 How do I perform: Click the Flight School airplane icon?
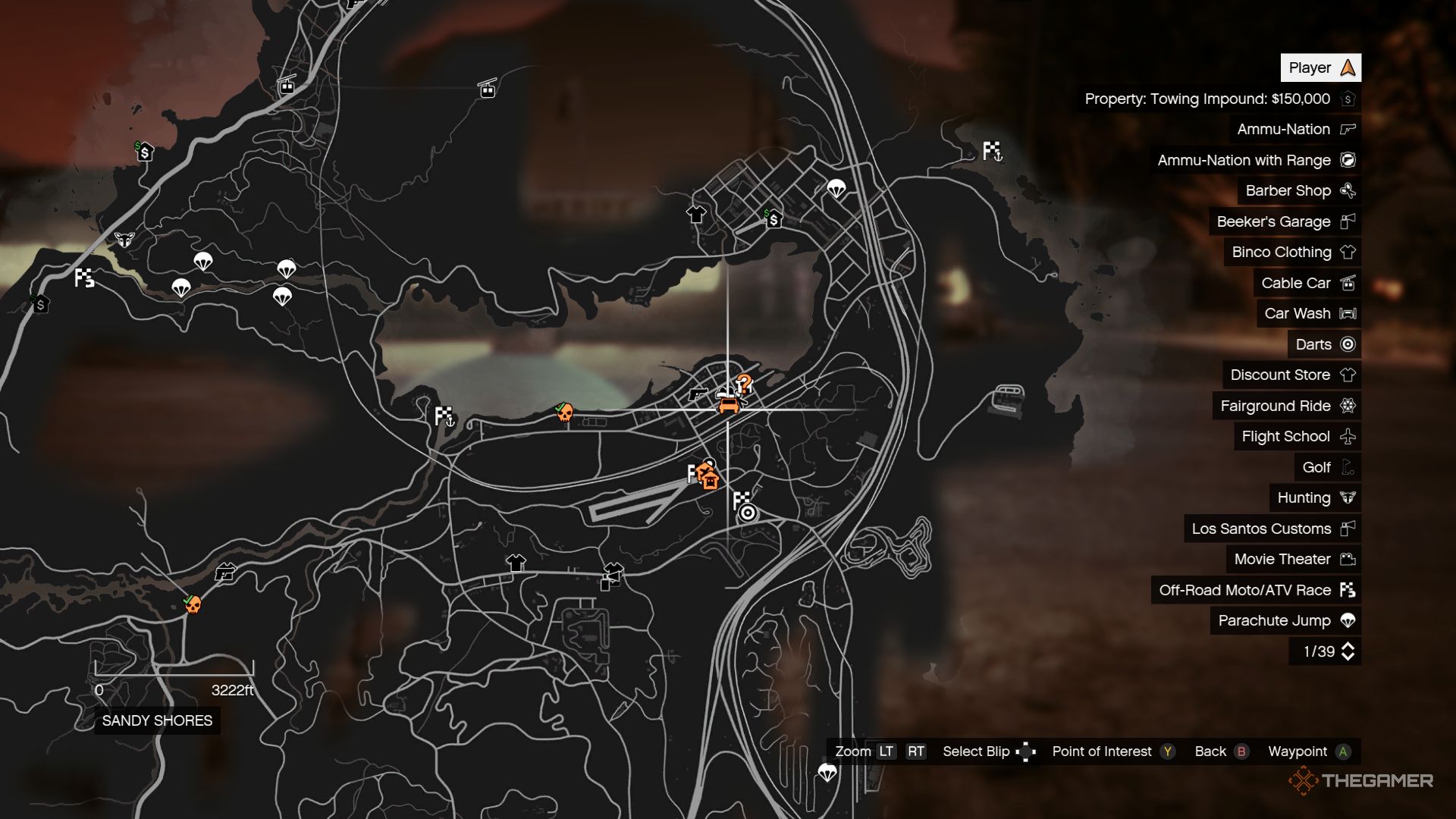pos(1349,436)
